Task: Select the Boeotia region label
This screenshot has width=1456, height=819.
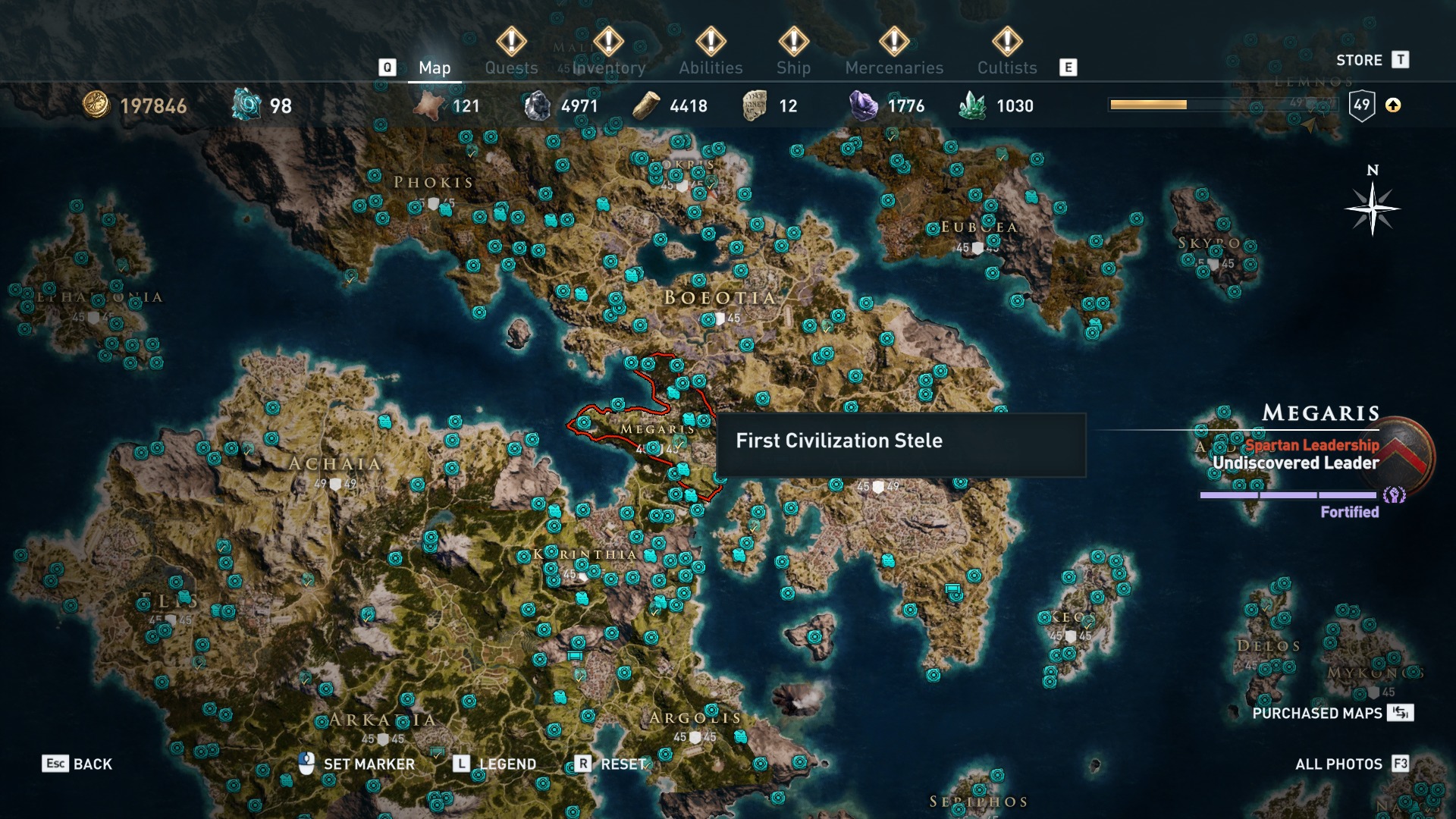Action: (720, 298)
